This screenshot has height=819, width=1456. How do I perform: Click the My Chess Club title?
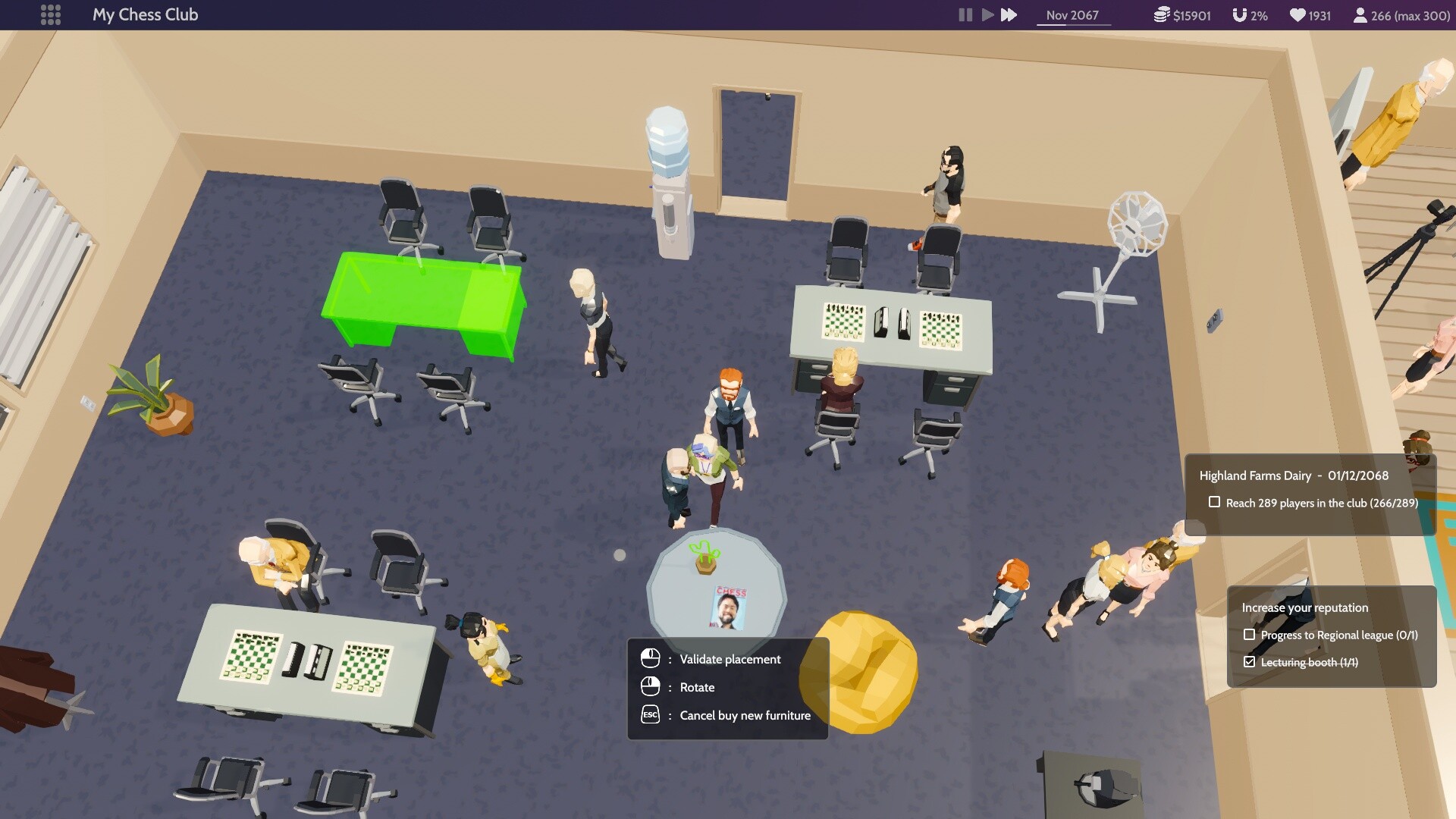point(145,14)
